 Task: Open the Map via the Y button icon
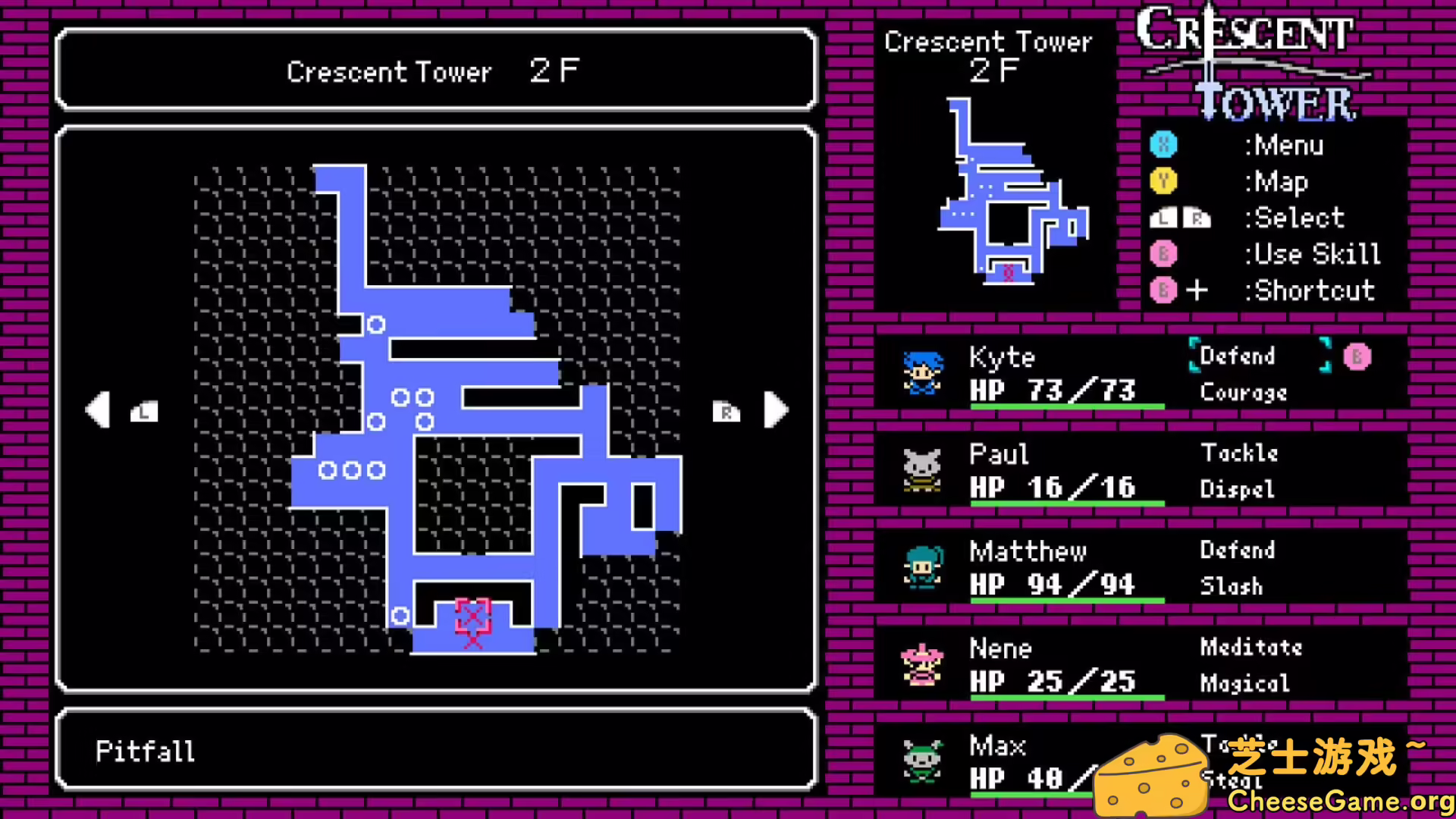coord(1164,182)
